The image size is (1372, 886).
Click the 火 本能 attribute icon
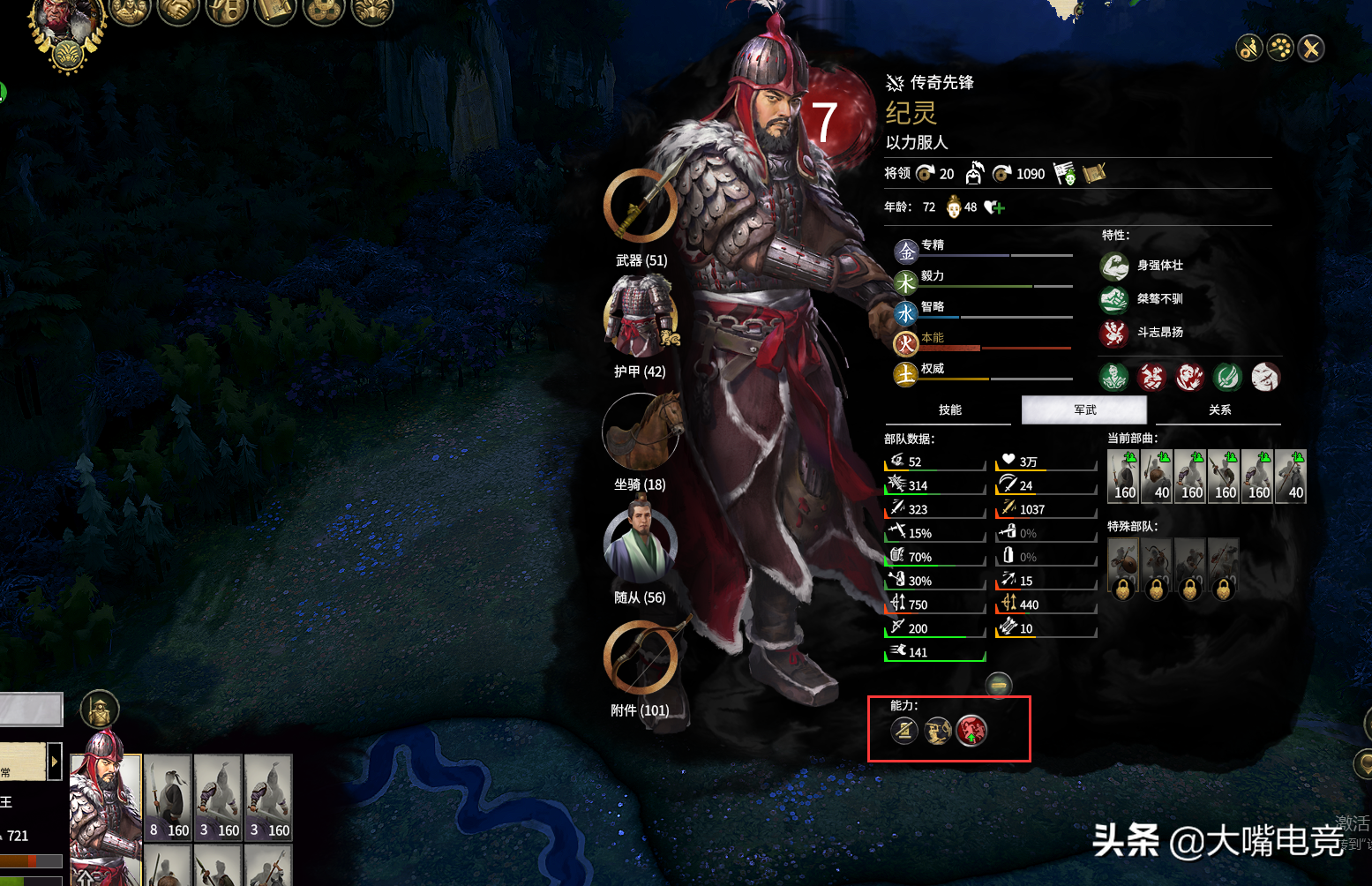pyautogui.click(x=906, y=344)
